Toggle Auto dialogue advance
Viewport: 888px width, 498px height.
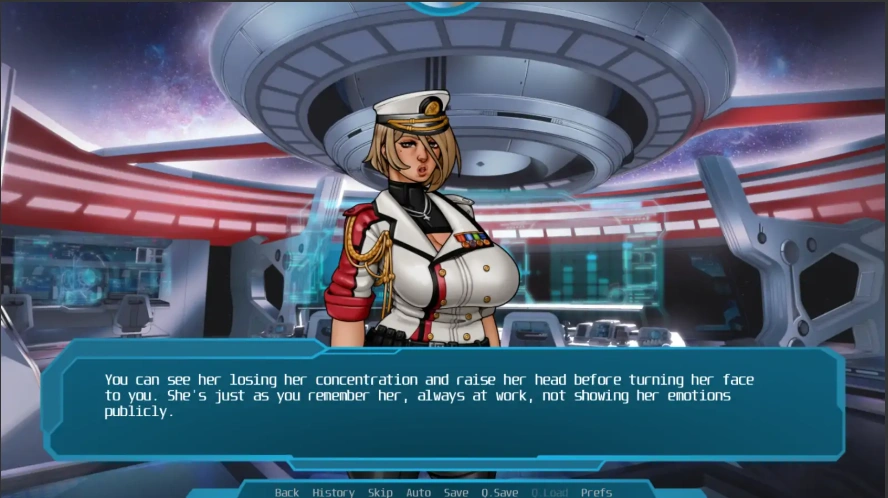418,492
